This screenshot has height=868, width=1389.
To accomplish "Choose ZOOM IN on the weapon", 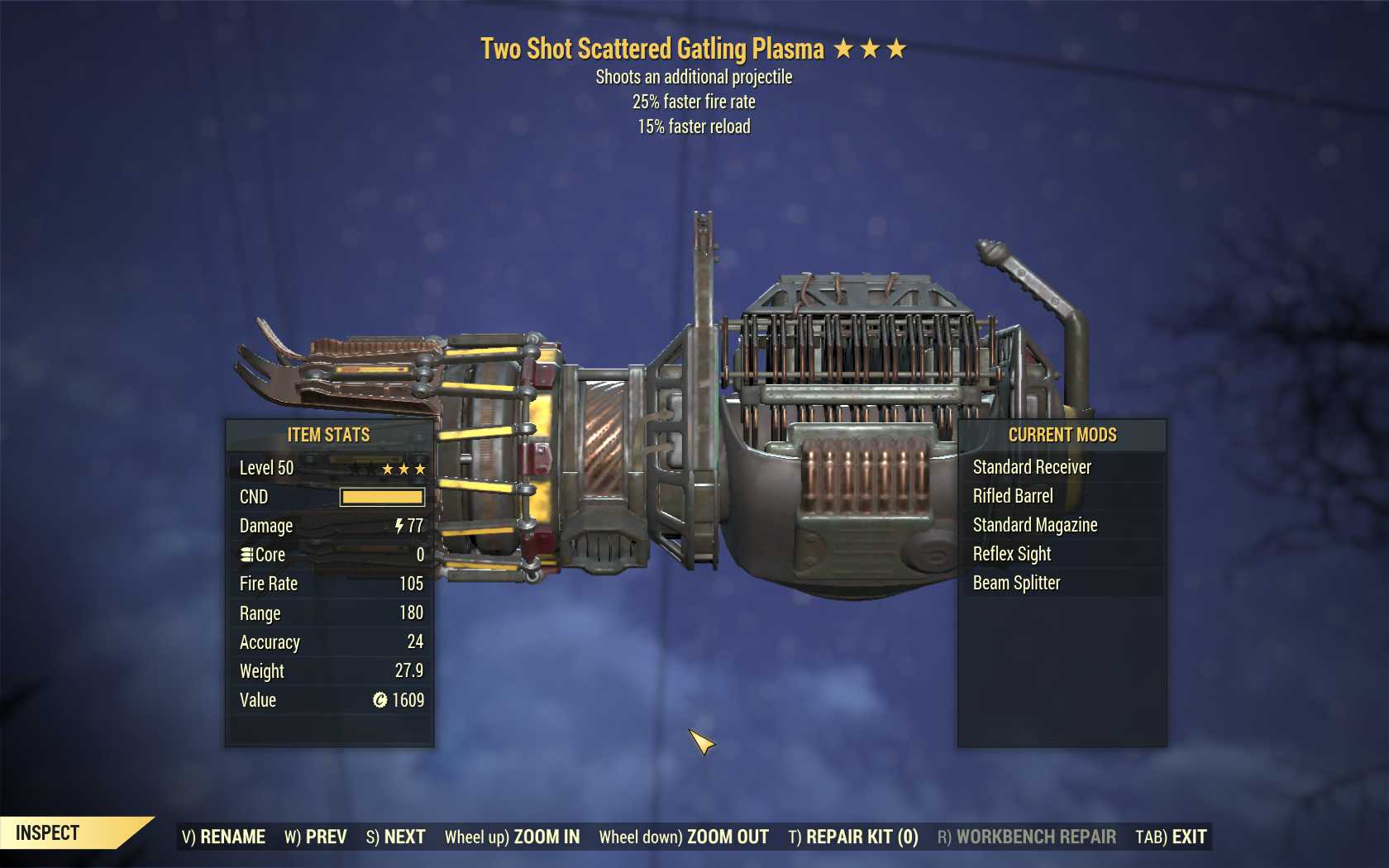I will pos(512,837).
